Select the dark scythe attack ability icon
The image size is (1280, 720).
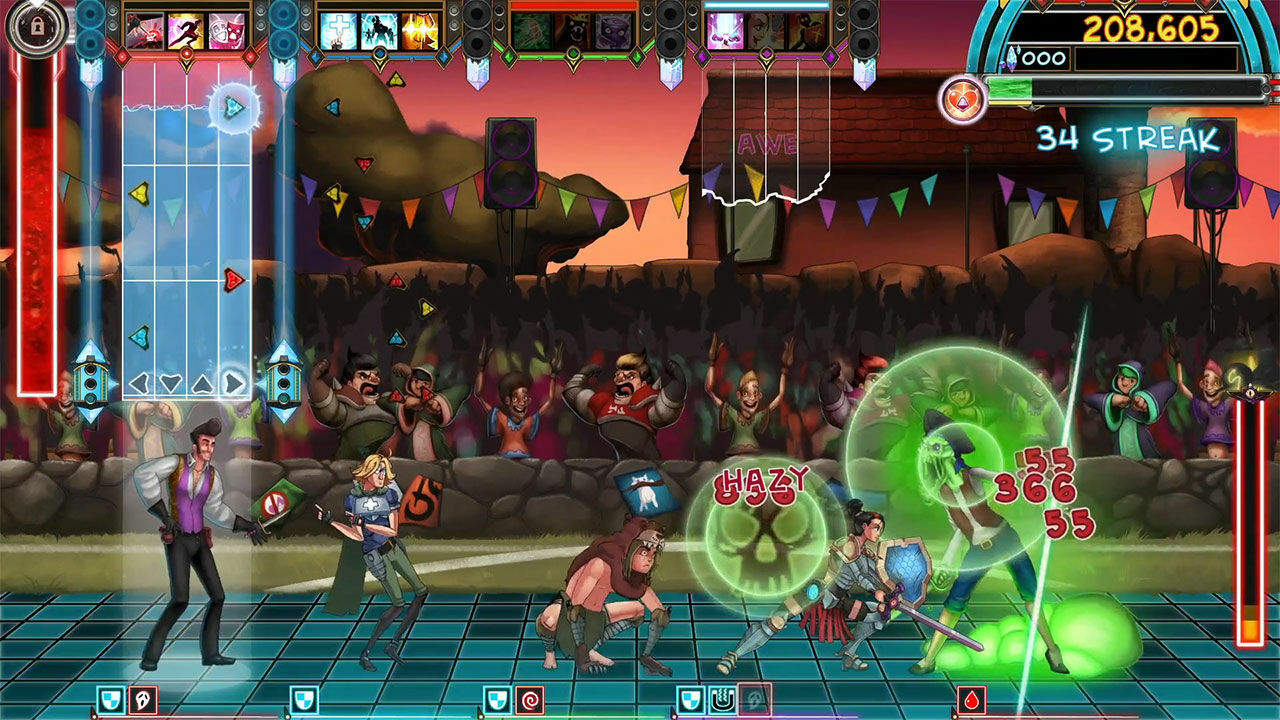pos(144,30)
